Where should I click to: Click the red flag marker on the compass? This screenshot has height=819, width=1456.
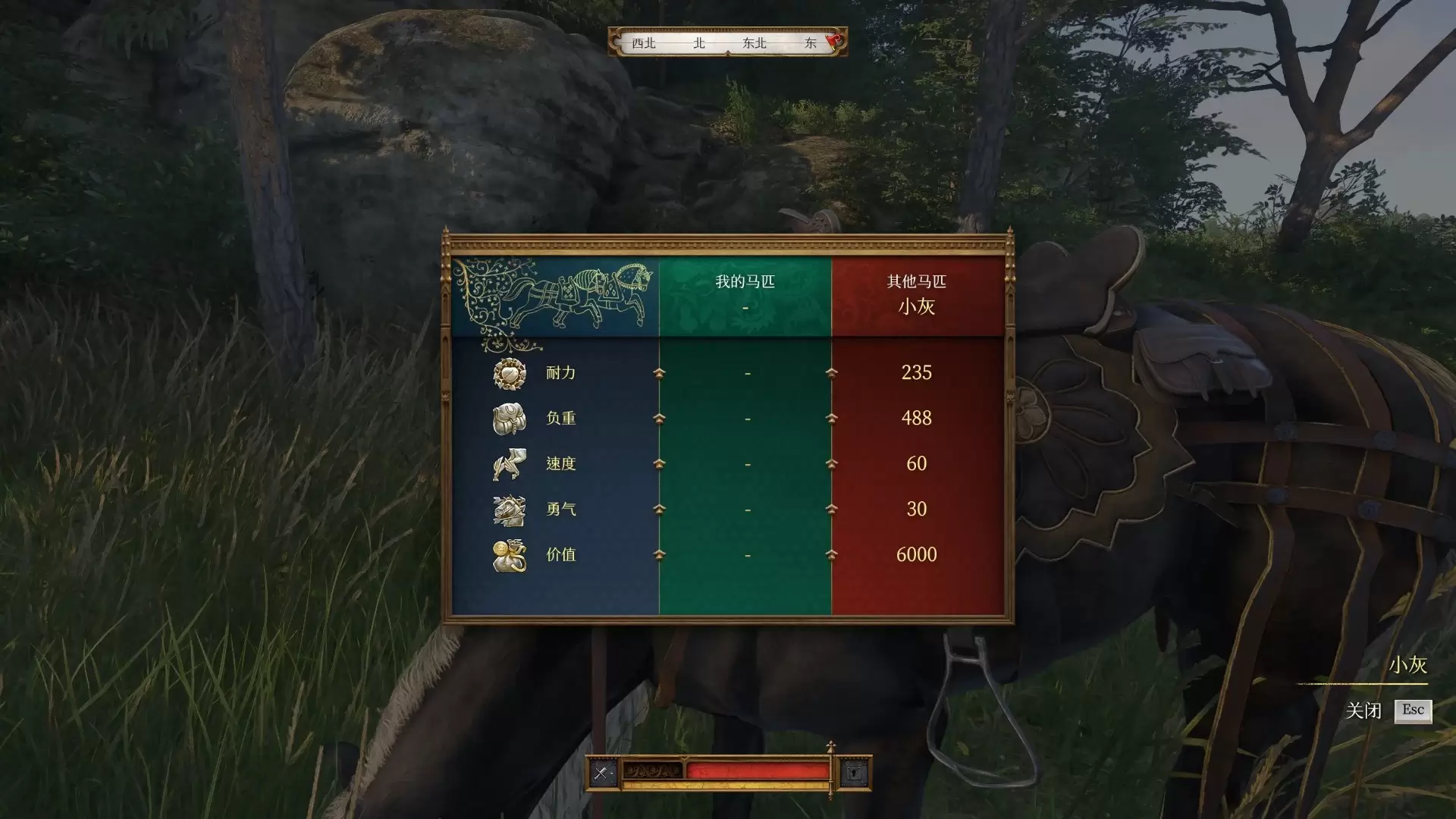832,42
